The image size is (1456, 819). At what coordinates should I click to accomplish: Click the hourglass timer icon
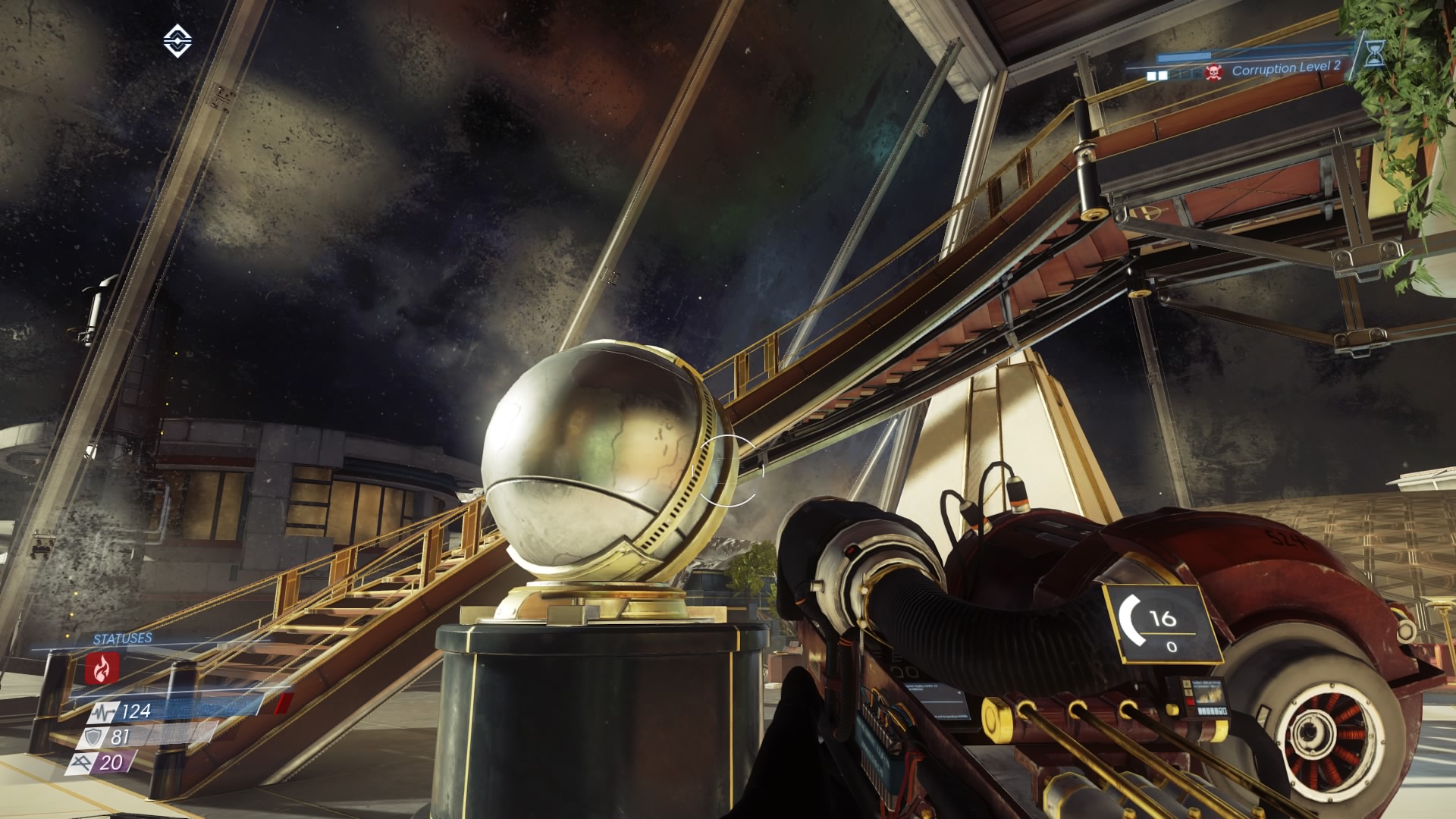pyautogui.click(x=1374, y=53)
